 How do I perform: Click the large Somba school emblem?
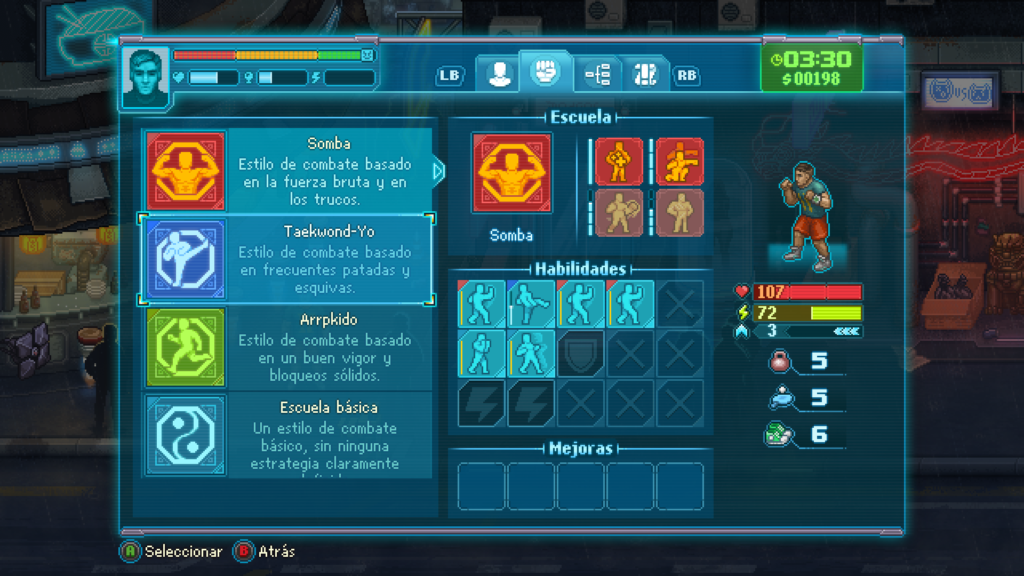click(x=511, y=174)
